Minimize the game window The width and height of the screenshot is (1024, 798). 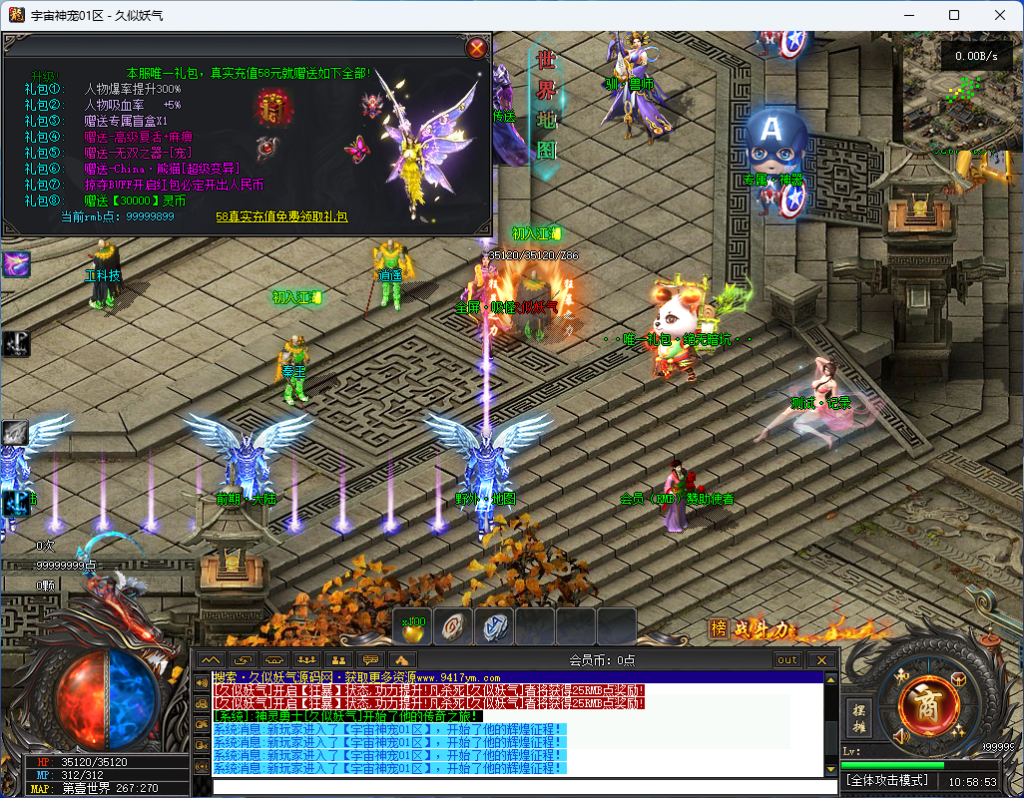908,15
